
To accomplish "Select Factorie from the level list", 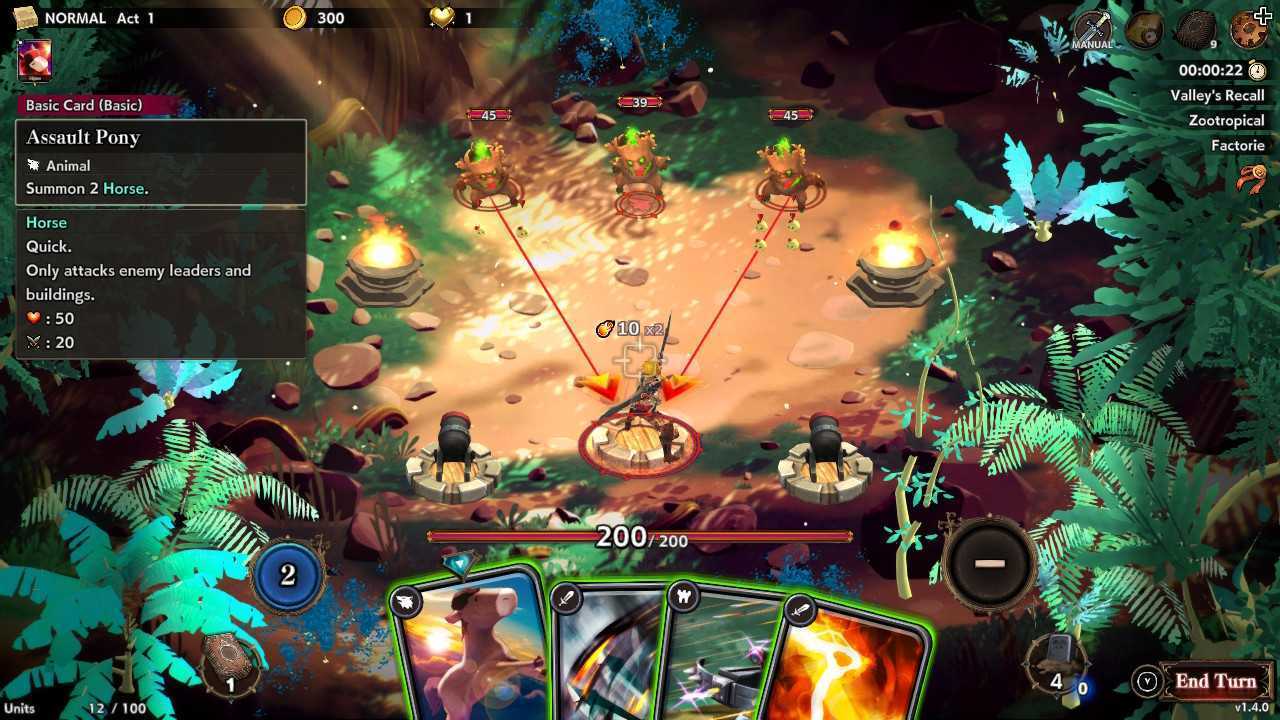I will 1237,145.
